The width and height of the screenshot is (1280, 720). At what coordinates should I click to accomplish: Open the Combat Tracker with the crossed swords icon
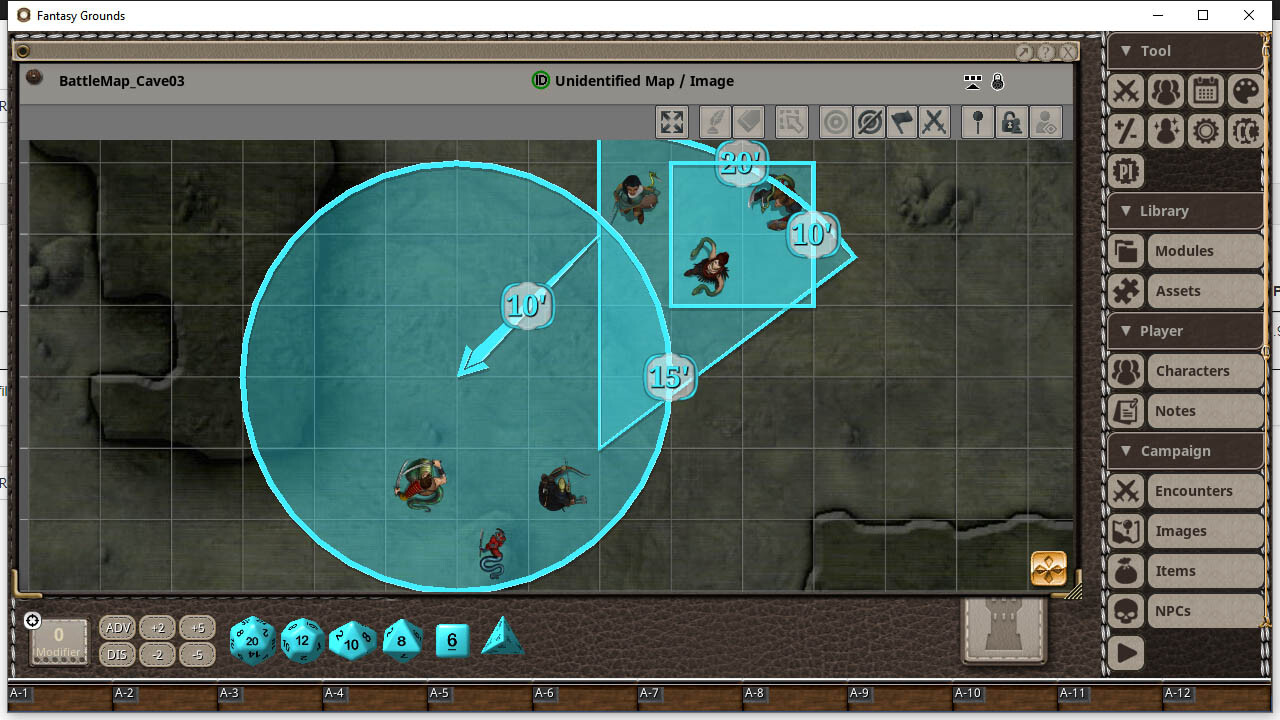tap(1125, 91)
